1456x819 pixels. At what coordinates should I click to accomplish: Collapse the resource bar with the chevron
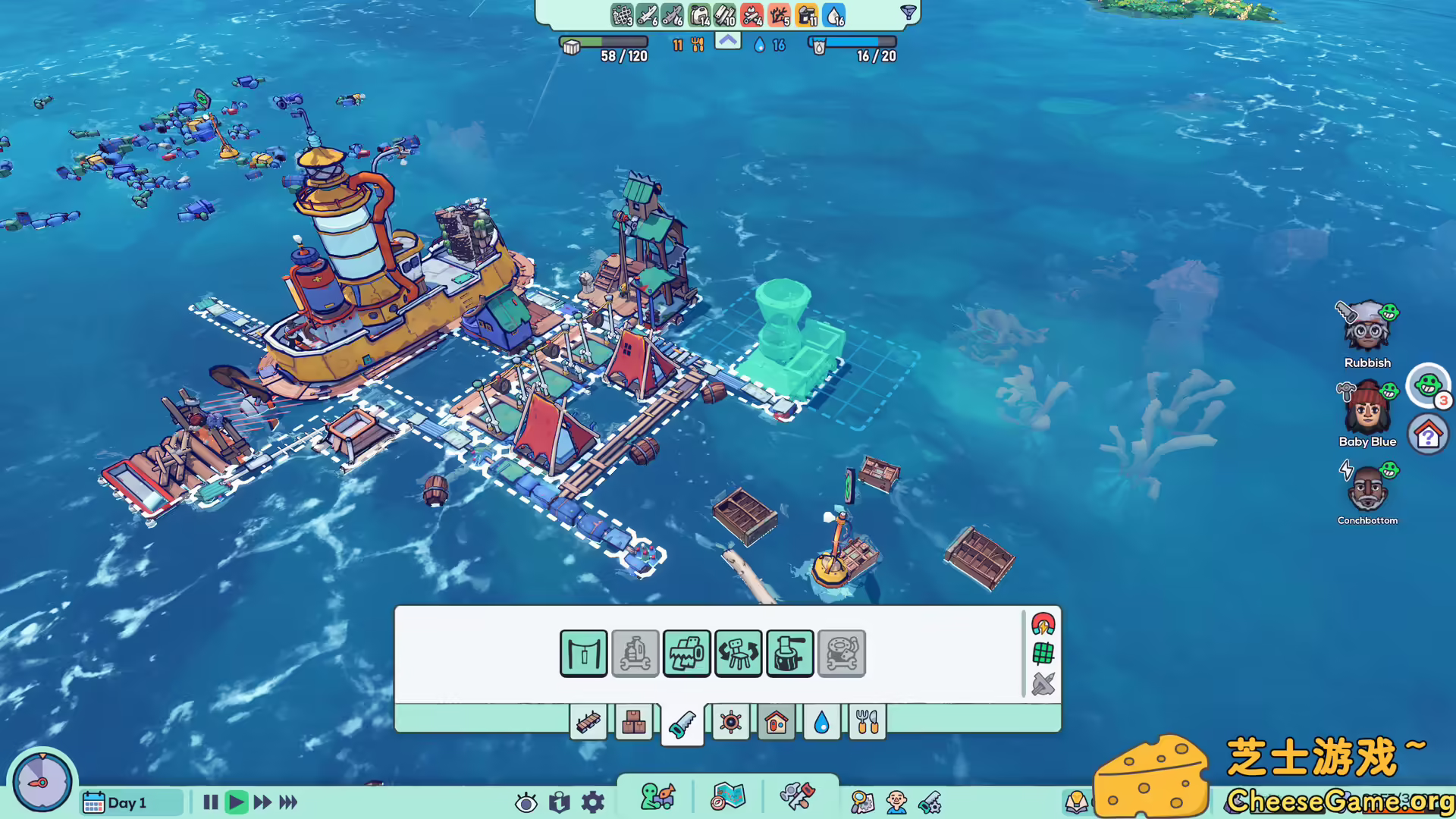pos(726,40)
